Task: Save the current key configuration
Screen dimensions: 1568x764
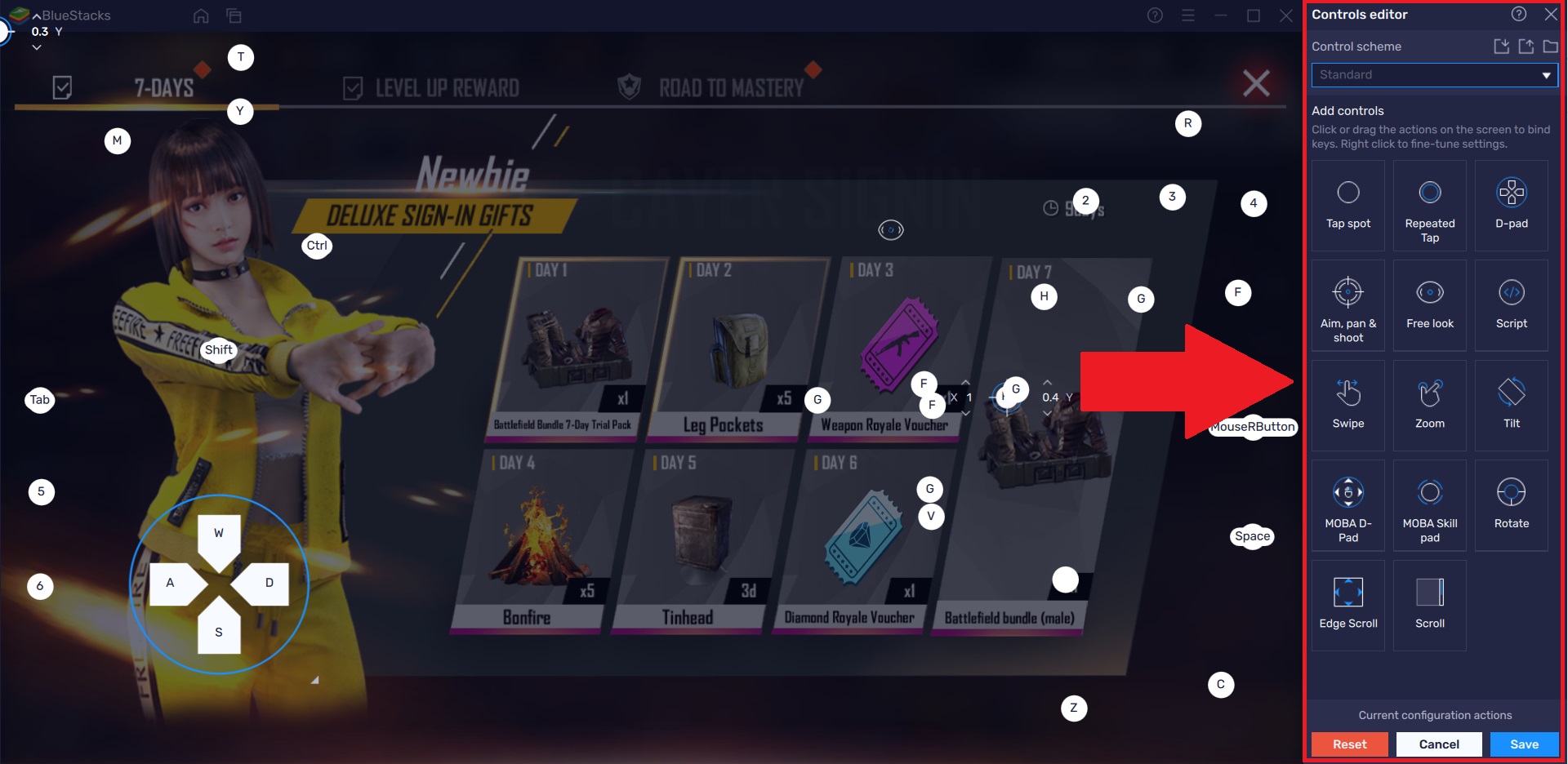Action: pos(1524,744)
